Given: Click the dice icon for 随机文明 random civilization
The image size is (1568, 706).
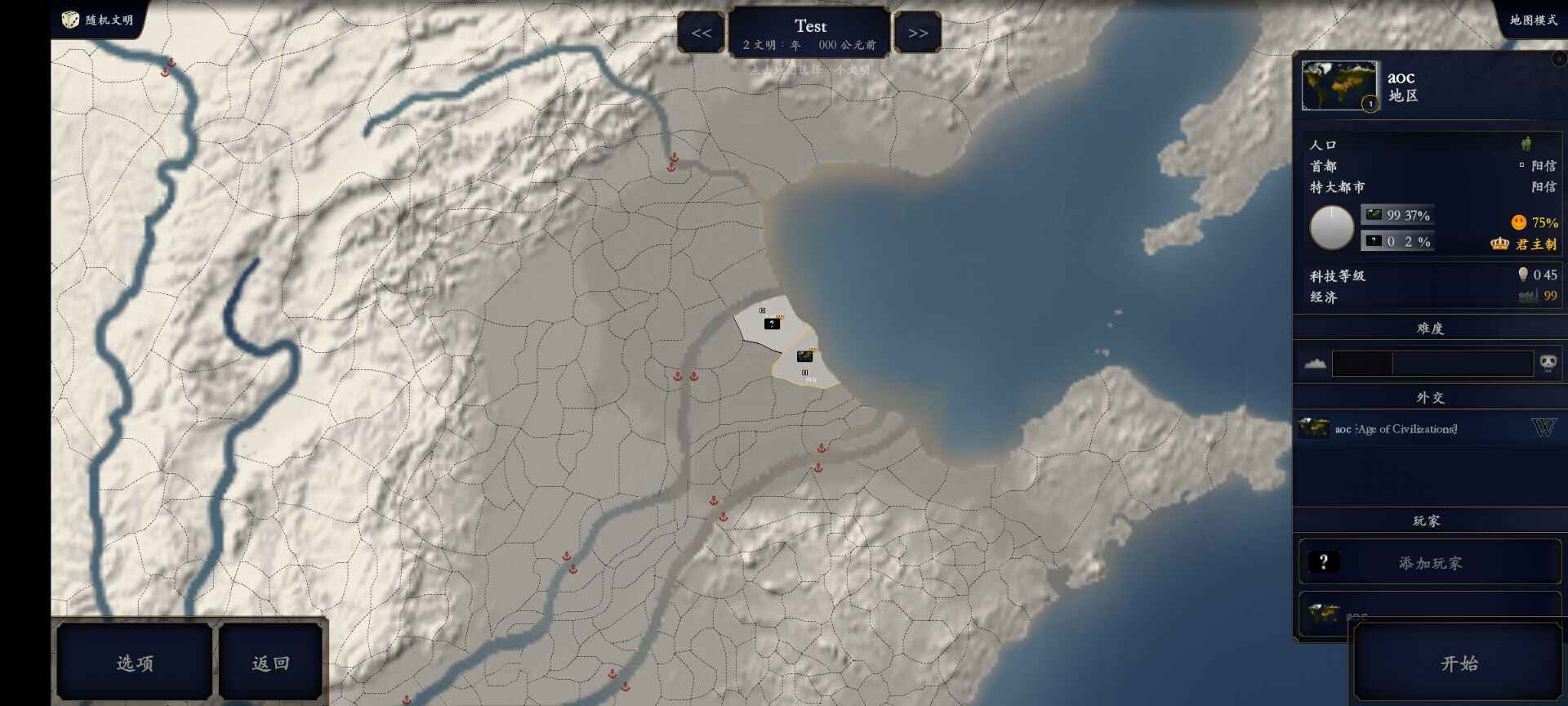Looking at the screenshot, I should pos(69,20).
